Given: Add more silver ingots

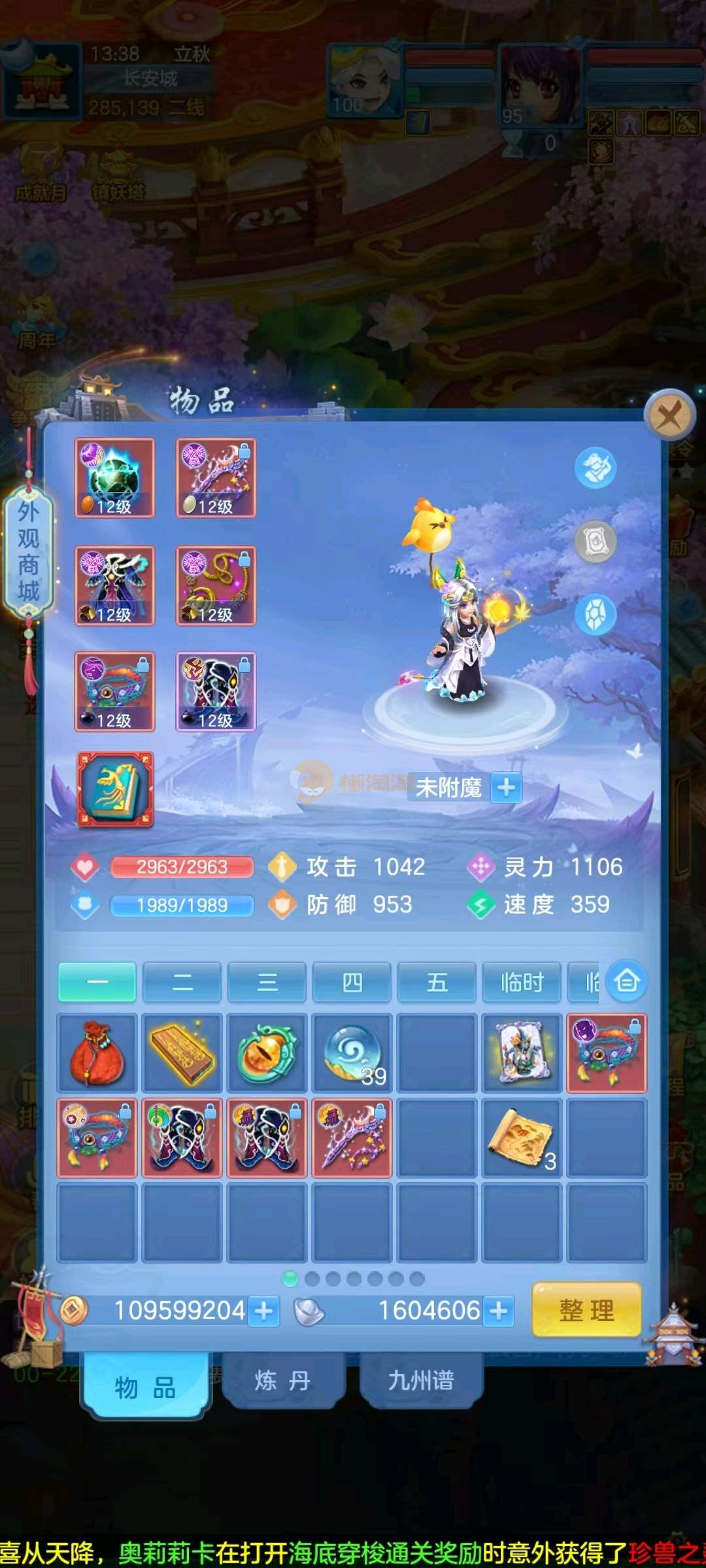Looking at the screenshot, I should pos(499,1311).
